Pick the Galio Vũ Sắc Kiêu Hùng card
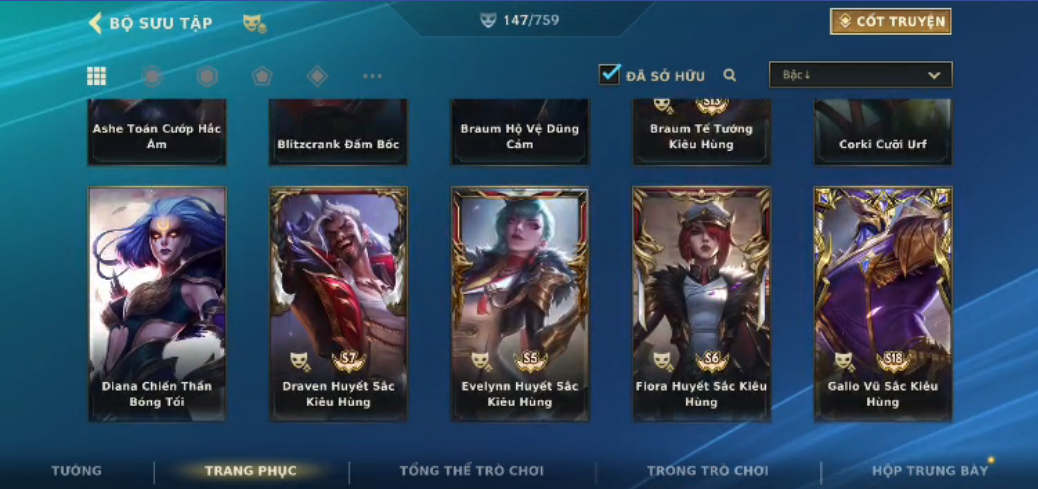Viewport: 1038px width, 489px height. tap(883, 302)
